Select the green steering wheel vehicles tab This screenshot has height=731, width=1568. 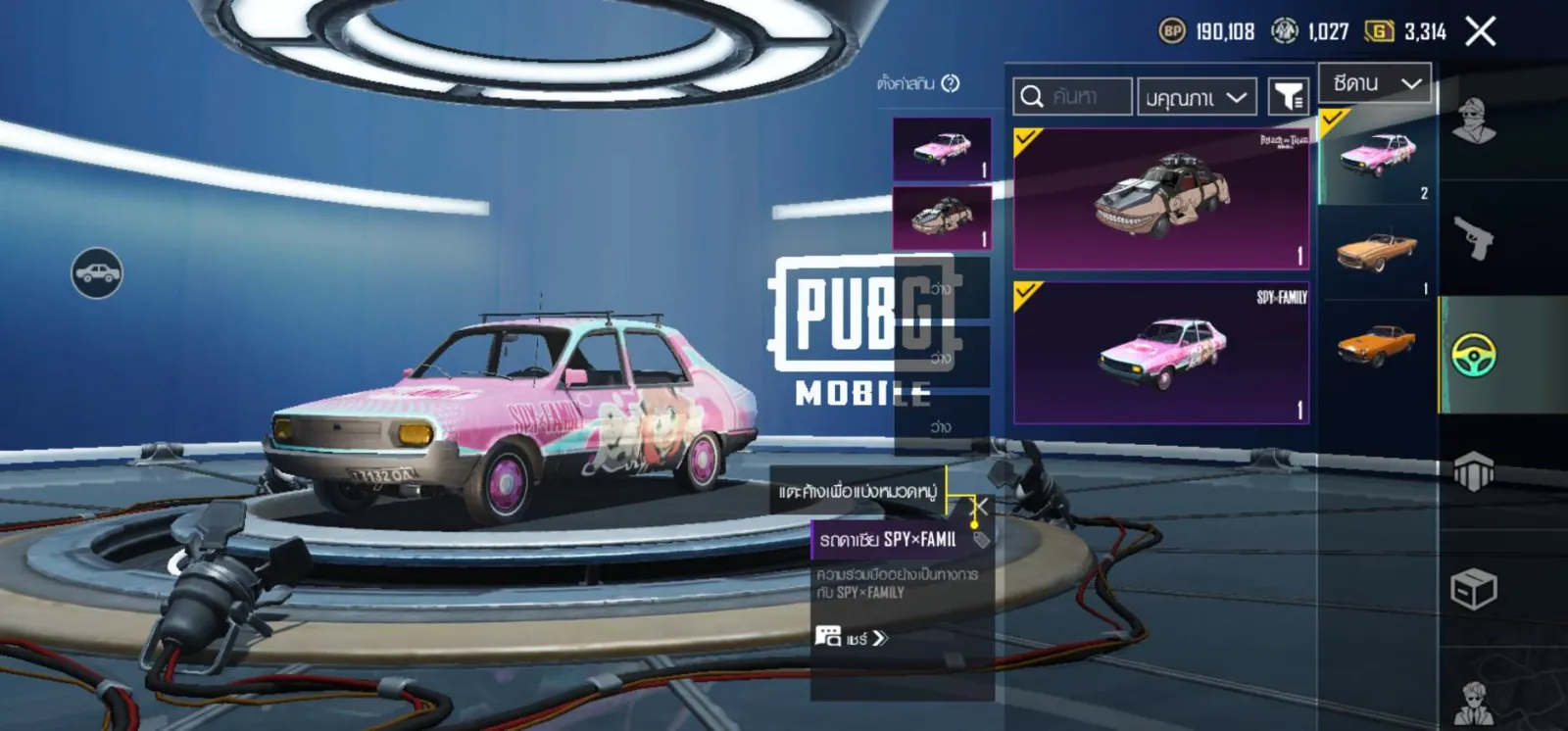click(x=1473, y=355)
